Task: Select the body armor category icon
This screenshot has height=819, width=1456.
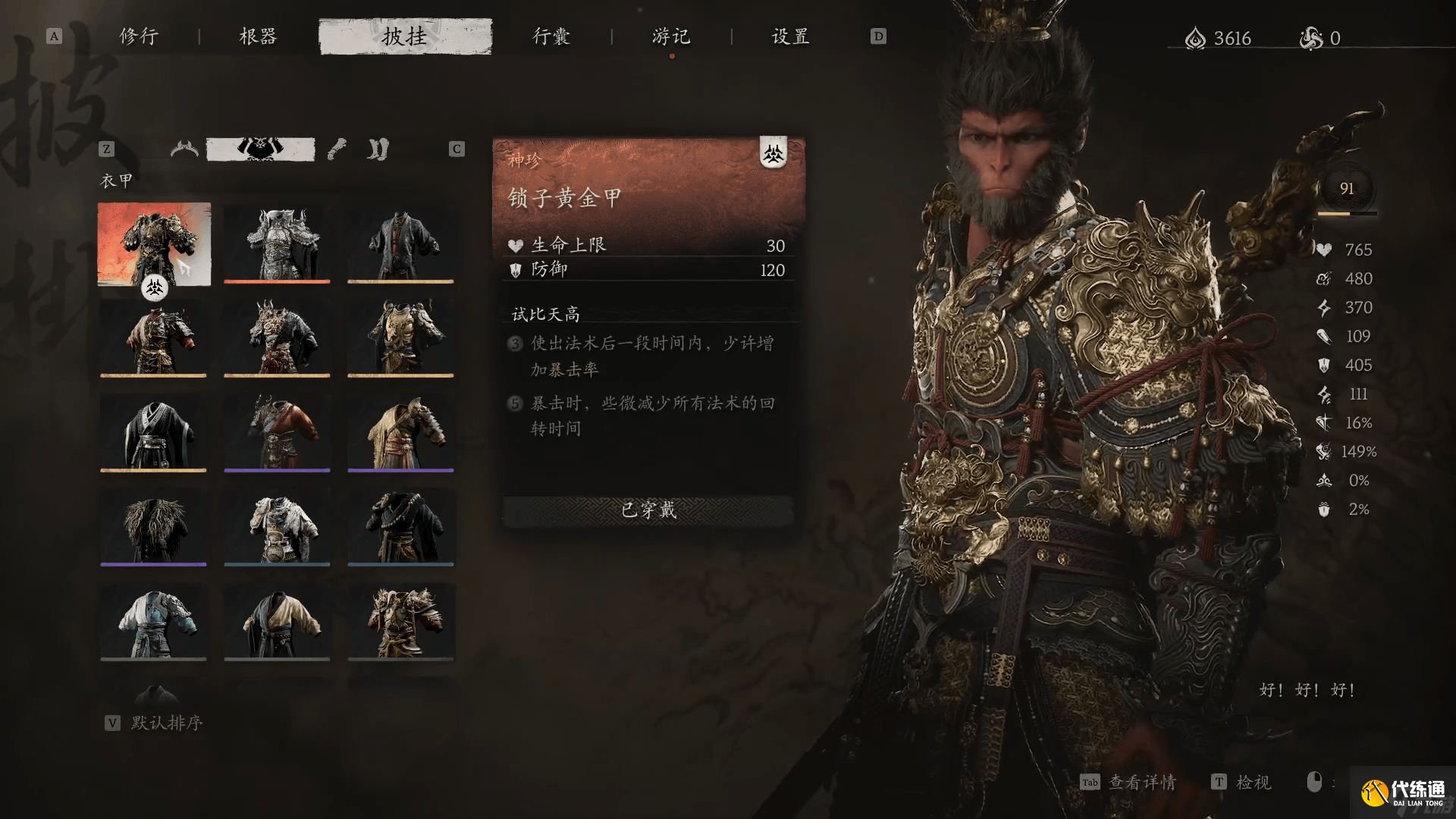Action: pyautogui.click(x=260, y=149)
